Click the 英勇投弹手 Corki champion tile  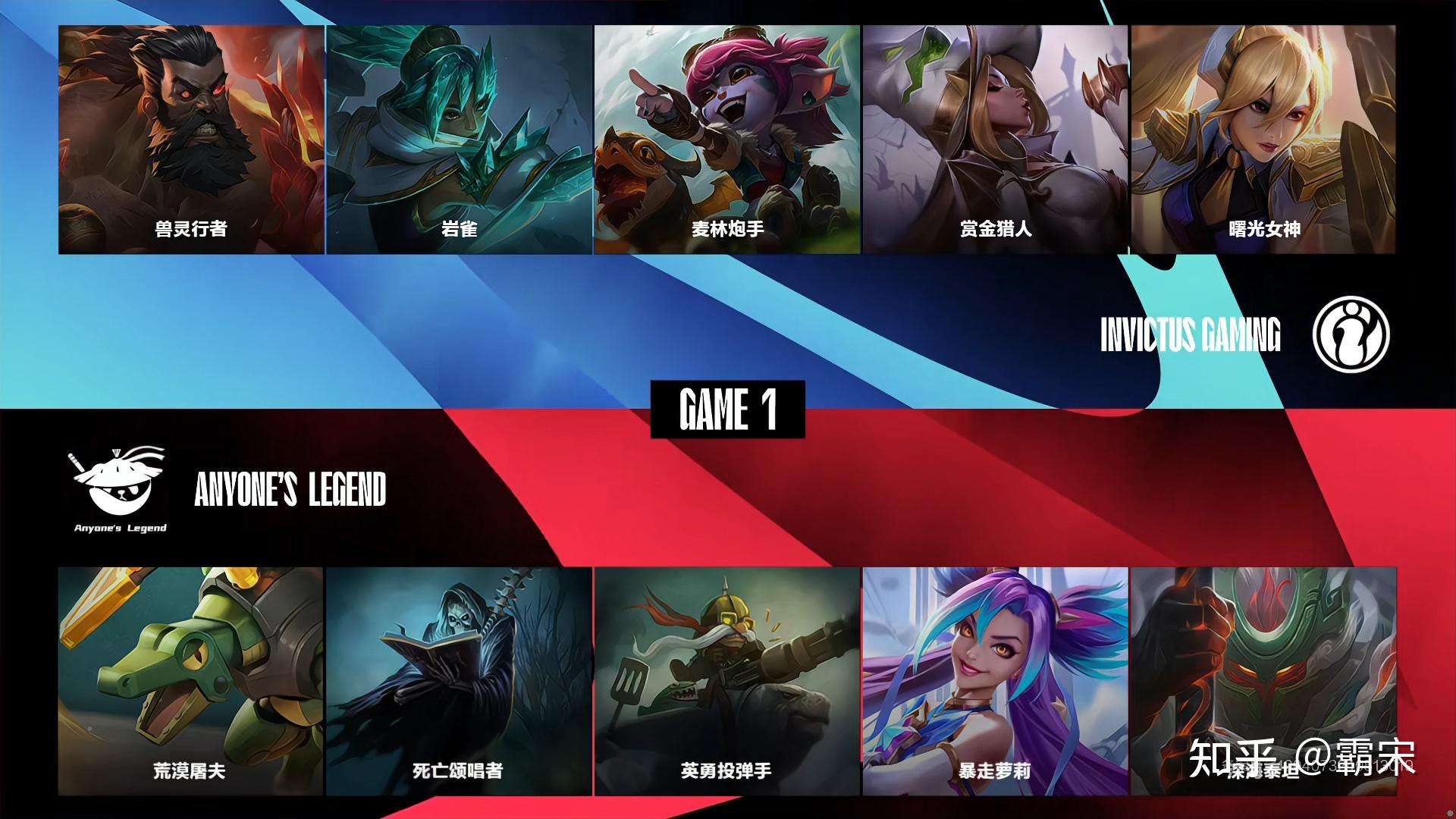727,681
